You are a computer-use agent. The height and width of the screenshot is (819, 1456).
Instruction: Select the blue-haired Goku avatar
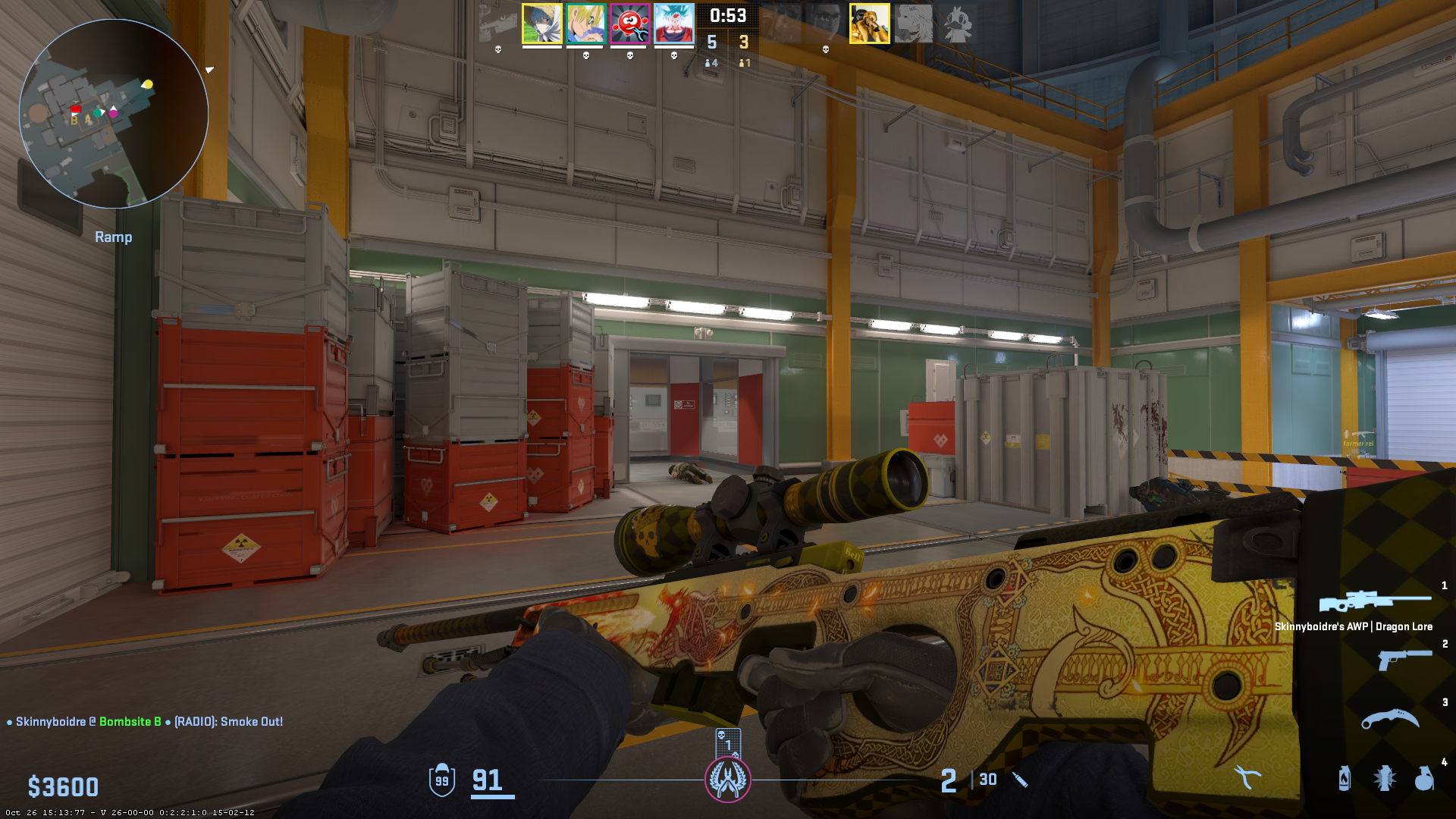coord(673,24)
